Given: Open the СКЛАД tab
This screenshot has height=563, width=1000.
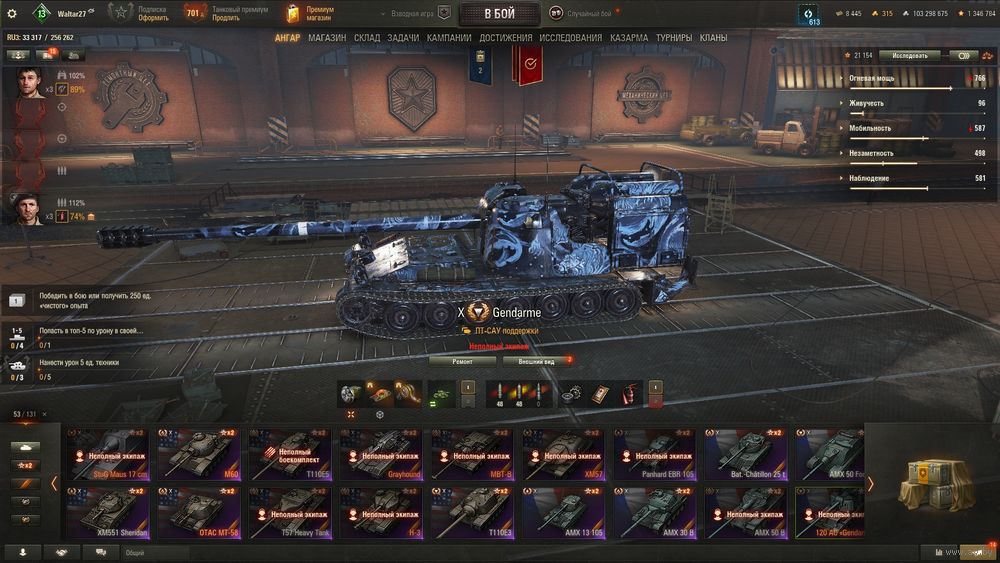Looking at the screenshot, I should 367,38.
